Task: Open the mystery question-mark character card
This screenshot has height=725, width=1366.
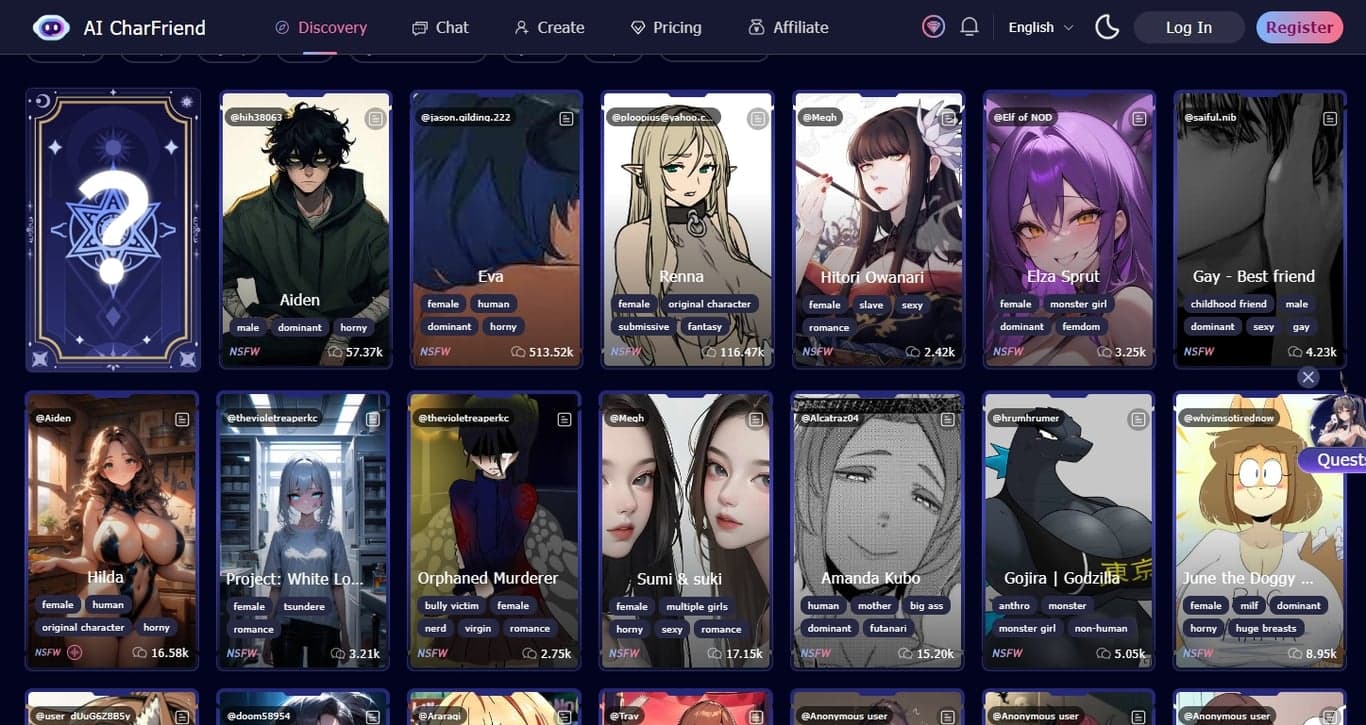Action: [x=113, y=228]
